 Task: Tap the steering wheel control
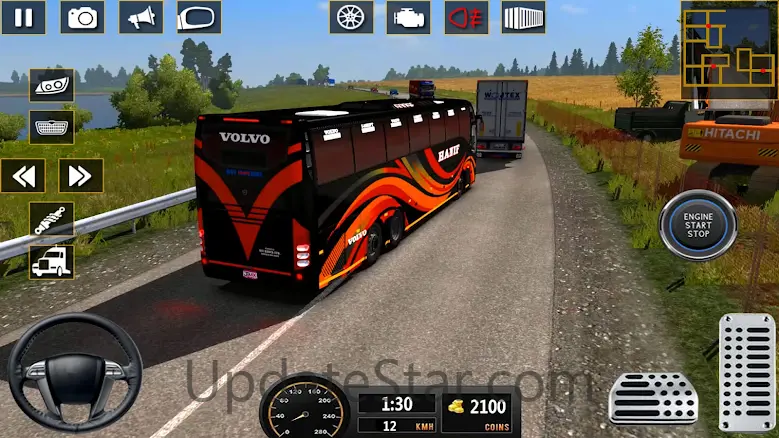click(74, 372)
